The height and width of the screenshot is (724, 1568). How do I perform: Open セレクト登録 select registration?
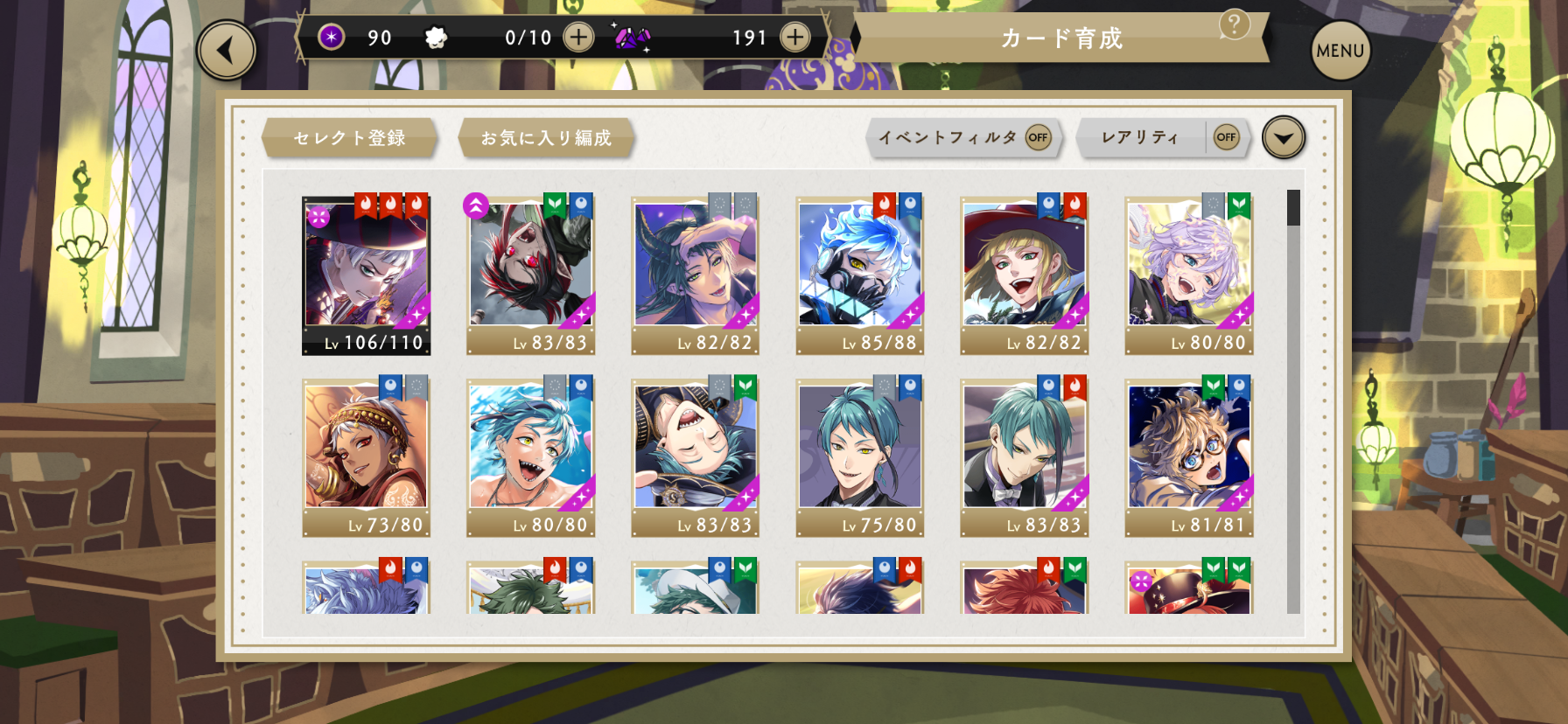click(349, 138)
